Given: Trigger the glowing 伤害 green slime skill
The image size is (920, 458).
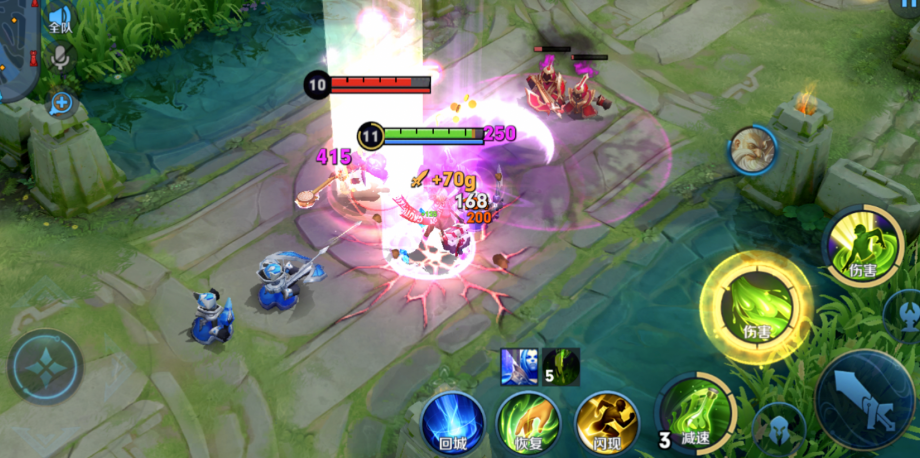Looking at the screenshot, I should (755, 307).
